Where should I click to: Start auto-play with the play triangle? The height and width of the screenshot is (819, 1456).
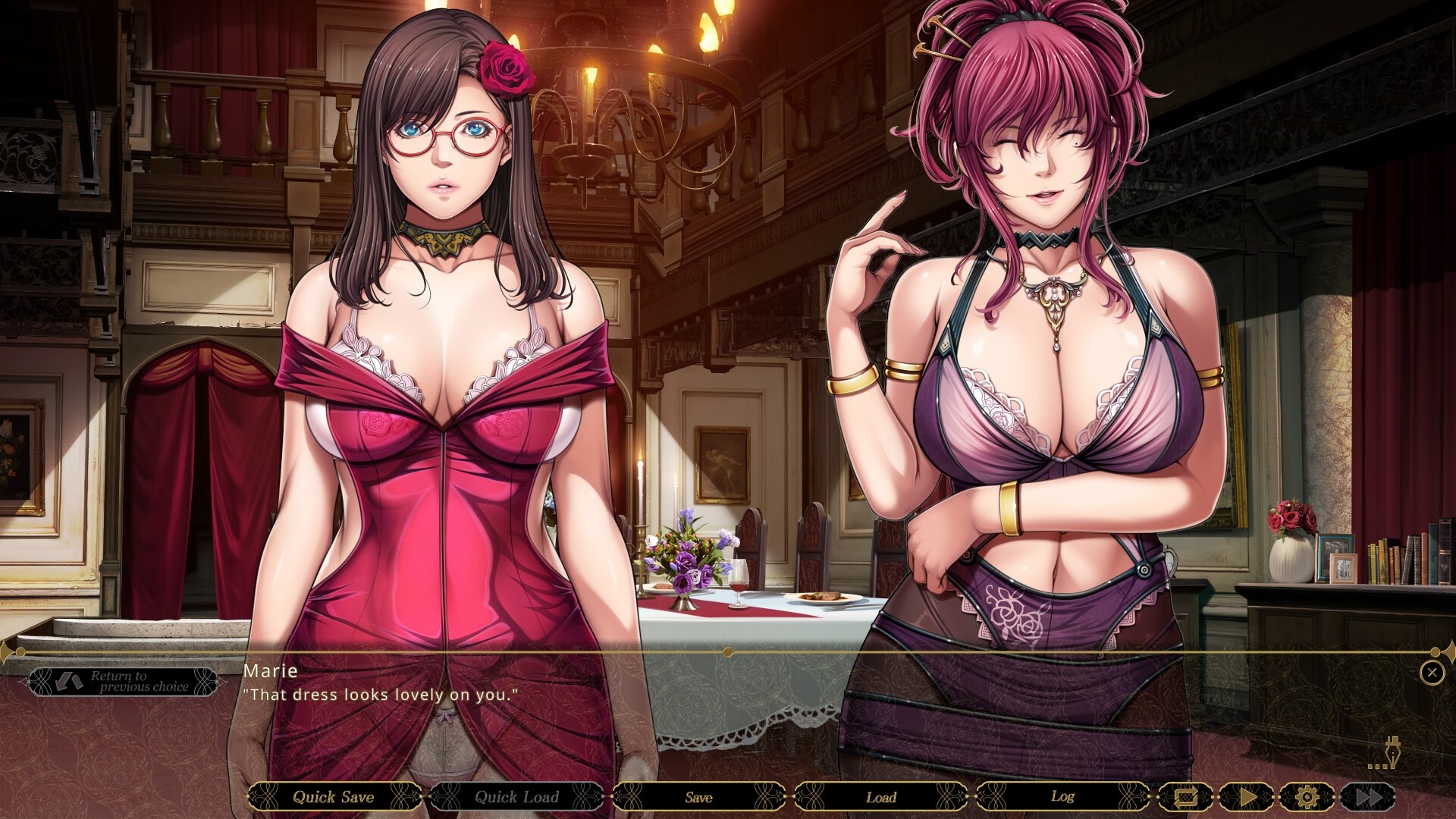coord(1247,797)
